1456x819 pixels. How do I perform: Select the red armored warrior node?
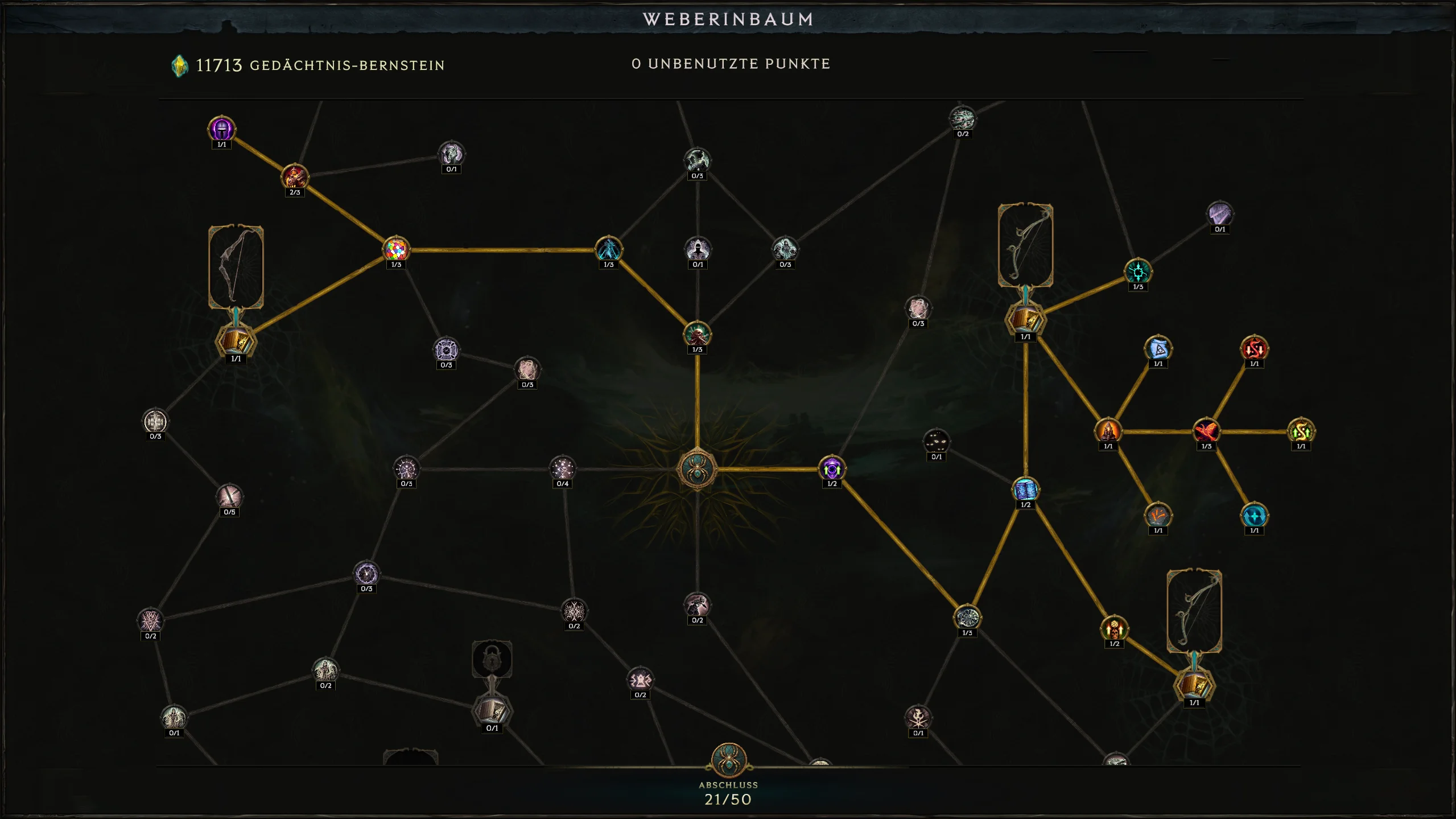click(x=295, y=177)
